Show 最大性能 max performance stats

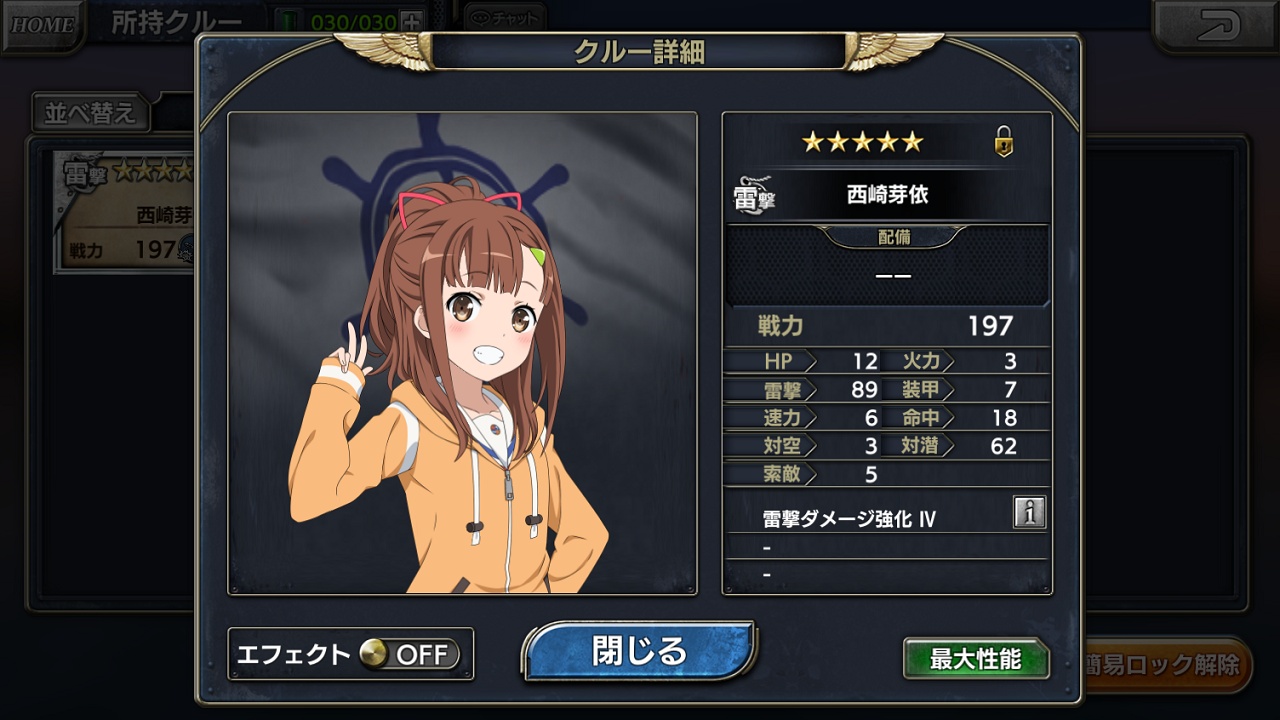click(975, 659)
